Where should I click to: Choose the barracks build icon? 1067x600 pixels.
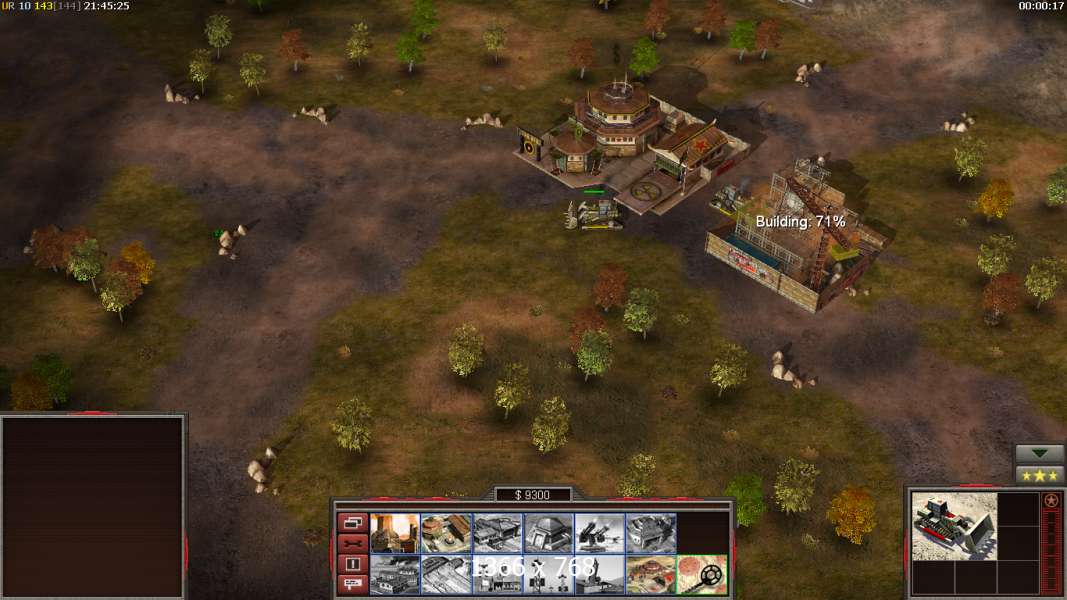pos(497,533)
